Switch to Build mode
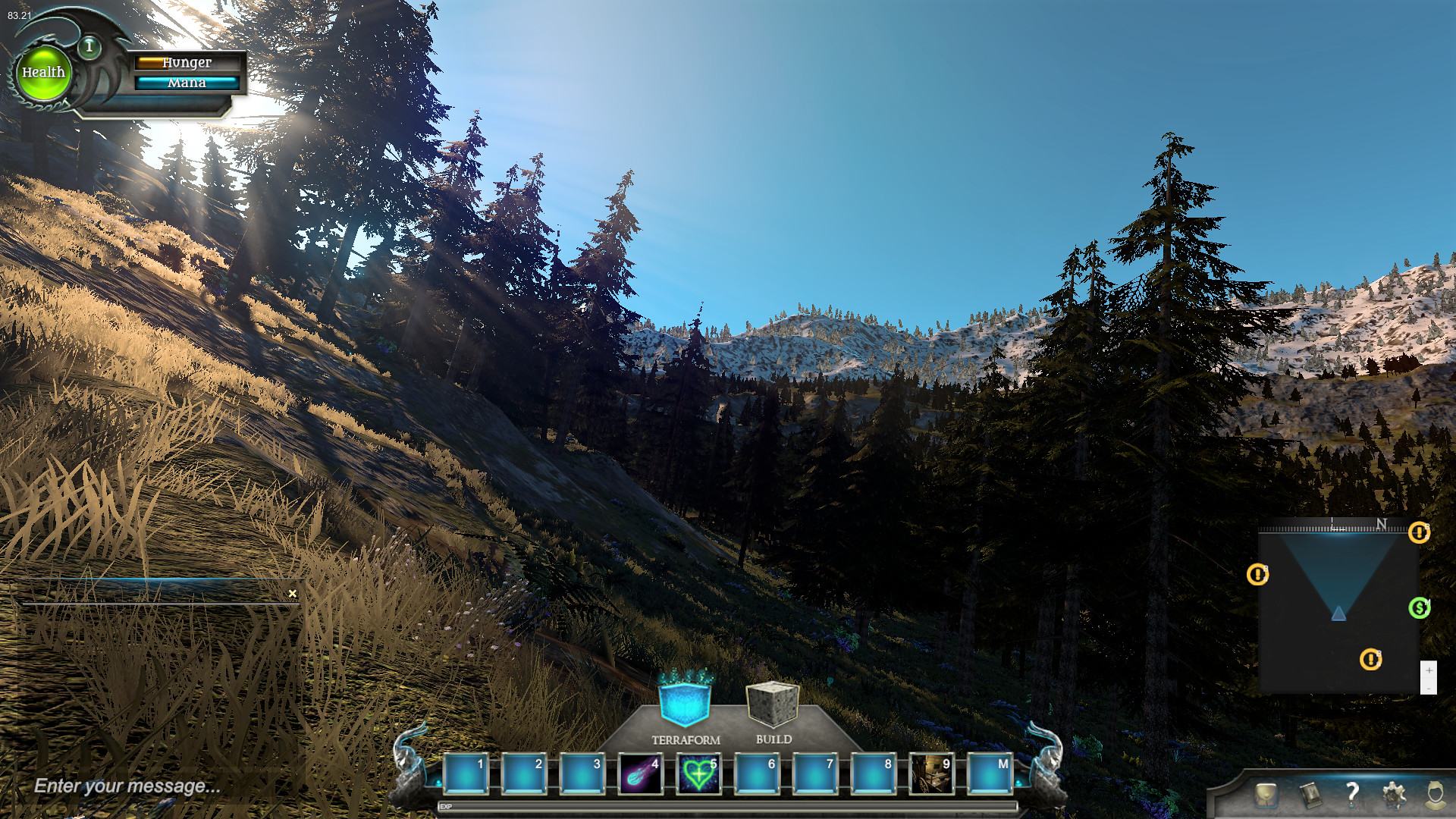 [773, 704]
